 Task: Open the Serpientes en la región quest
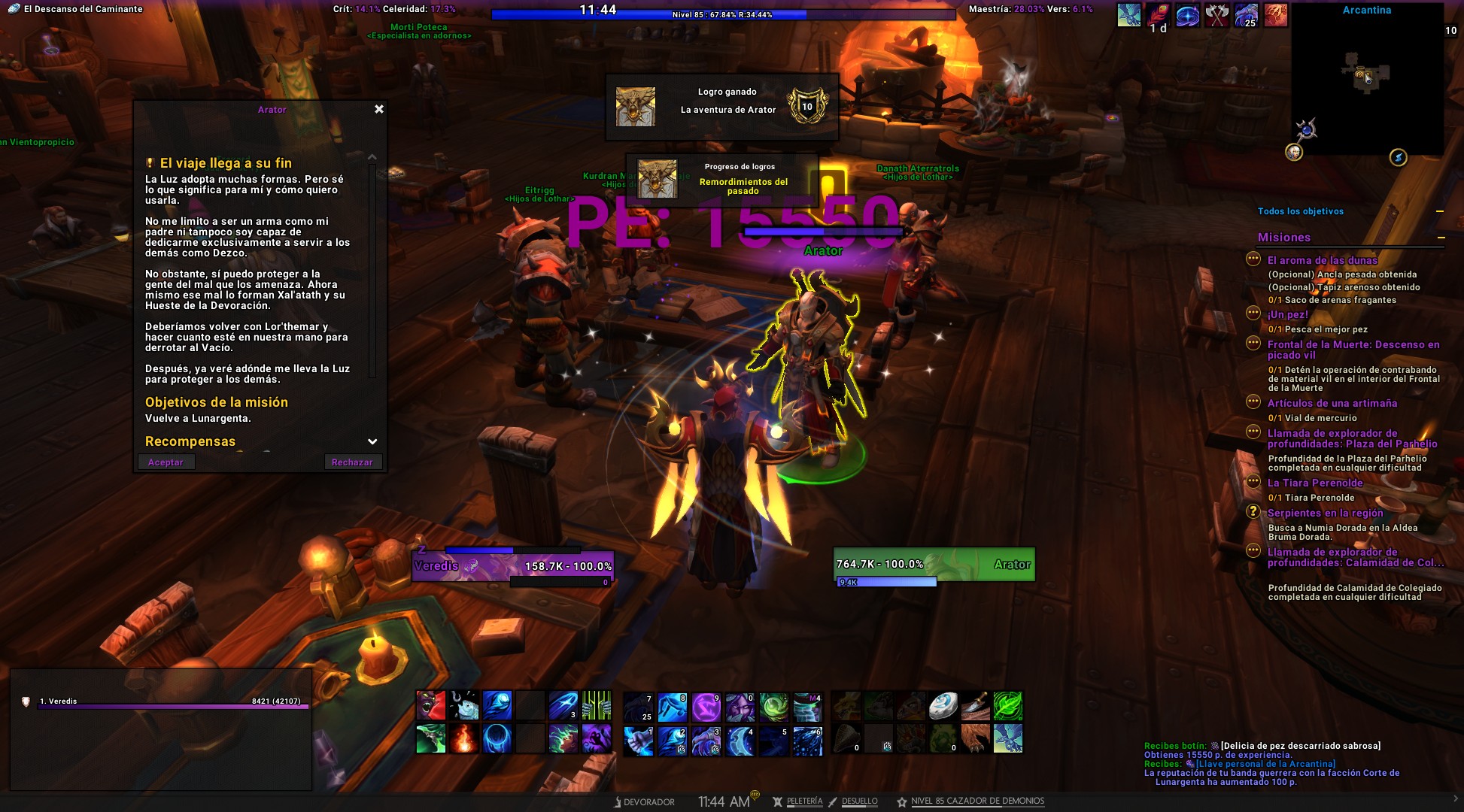pyautogui.click(x=1325, y=513)
